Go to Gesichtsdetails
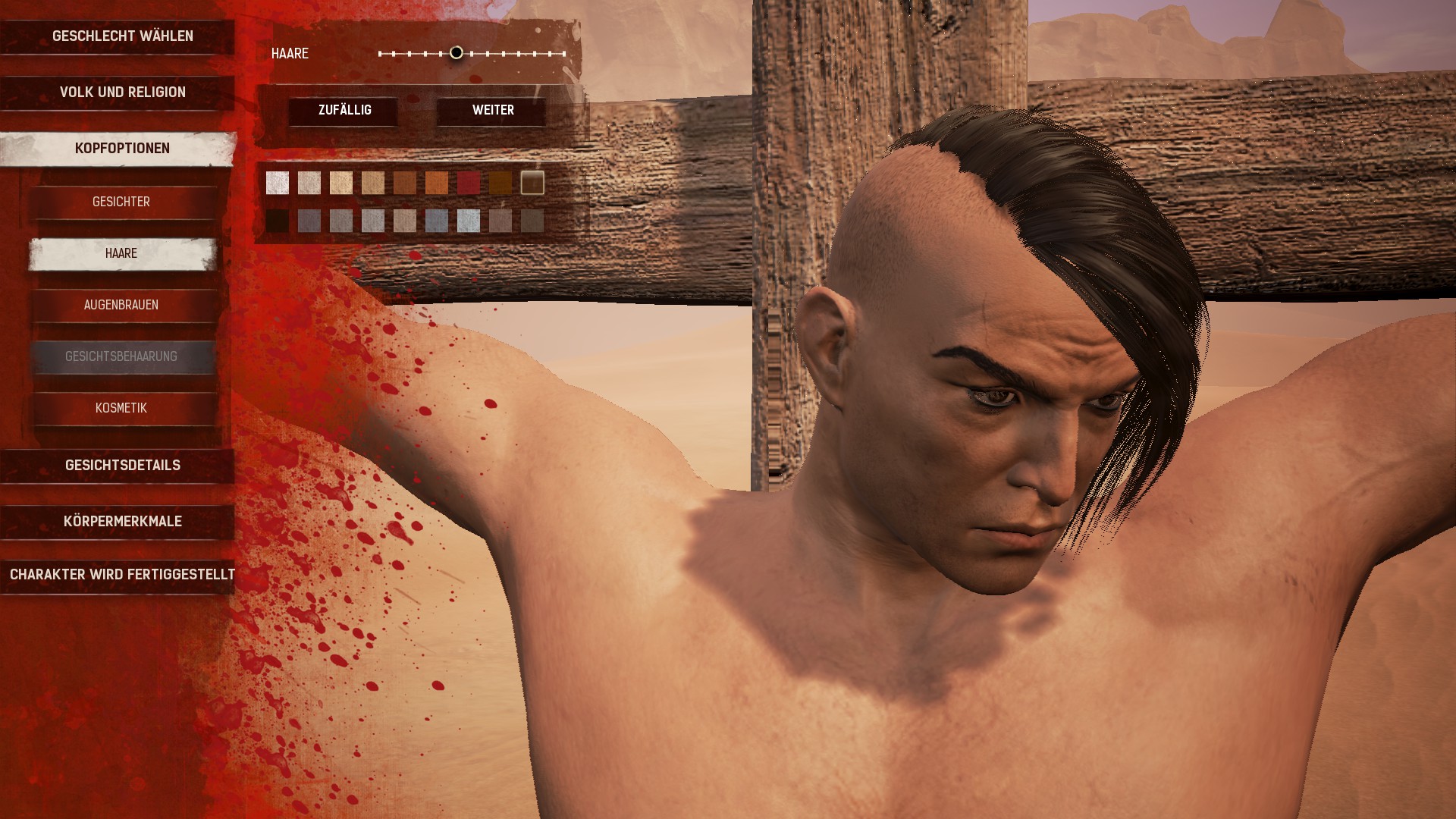 click(121, 466)
